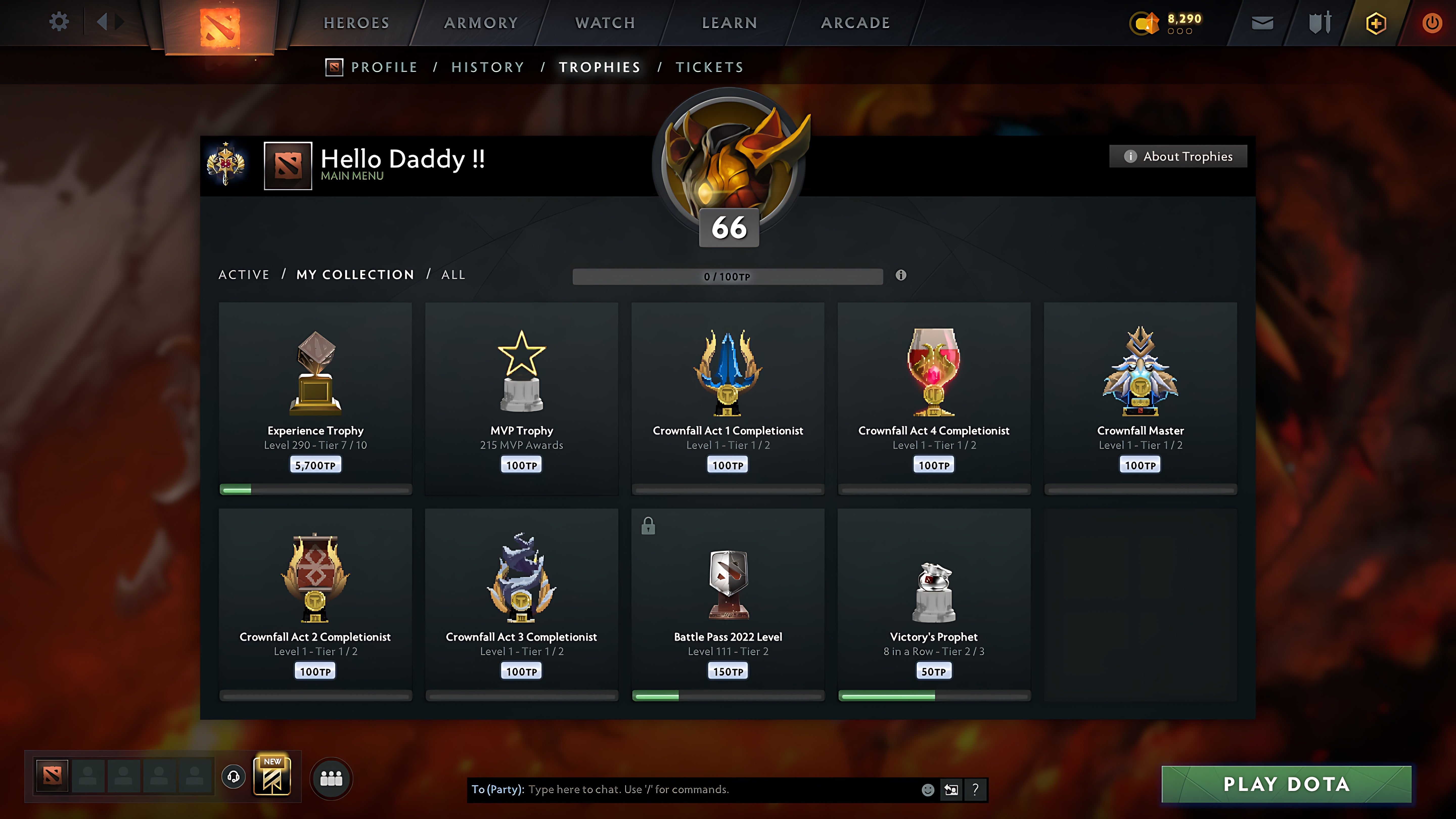Click the Dota Plus icon
The width and height of the screenshot is (1456, 819).
pyautogui.click(x=1375, y=22)
